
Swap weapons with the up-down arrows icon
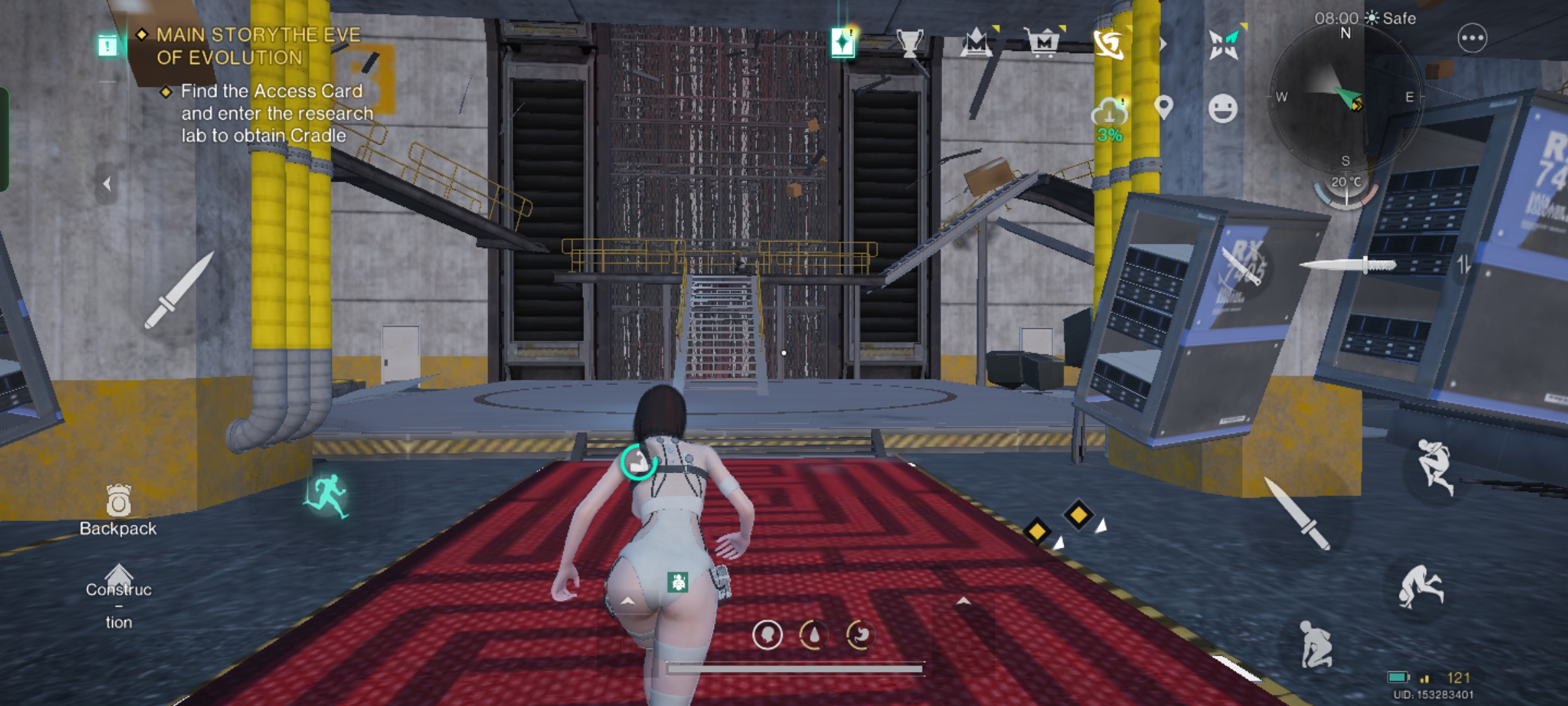click(x=1463, y=265)
